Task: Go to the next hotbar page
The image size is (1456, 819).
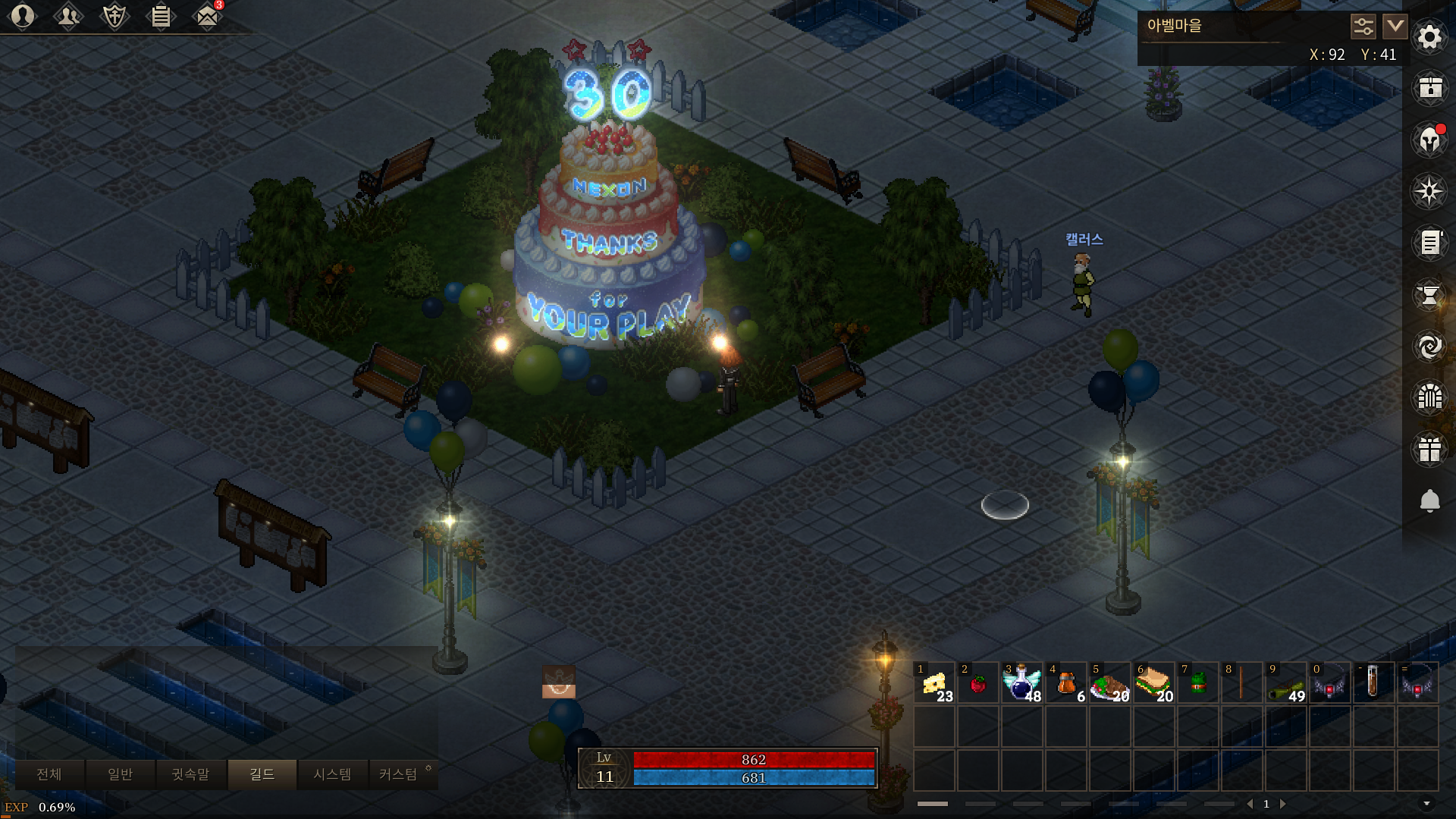Action: pyautogui.click(x=1283, y=804)
